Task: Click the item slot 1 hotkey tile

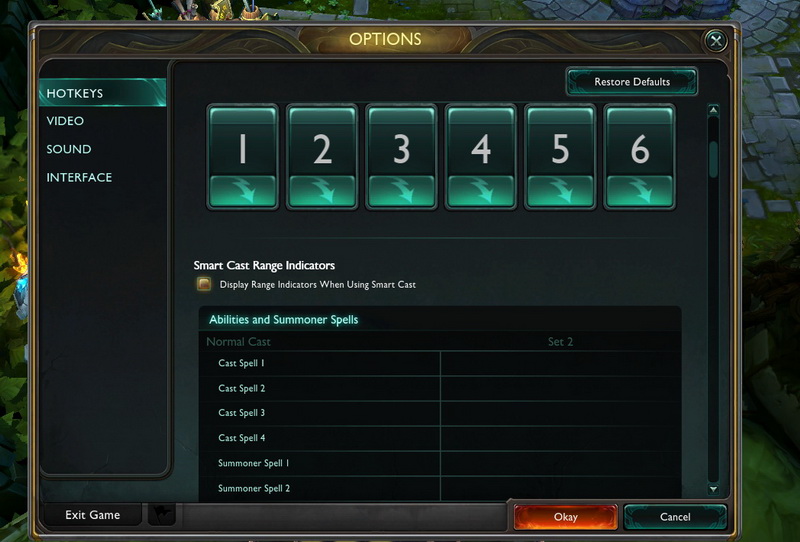Action: point(242,156)
